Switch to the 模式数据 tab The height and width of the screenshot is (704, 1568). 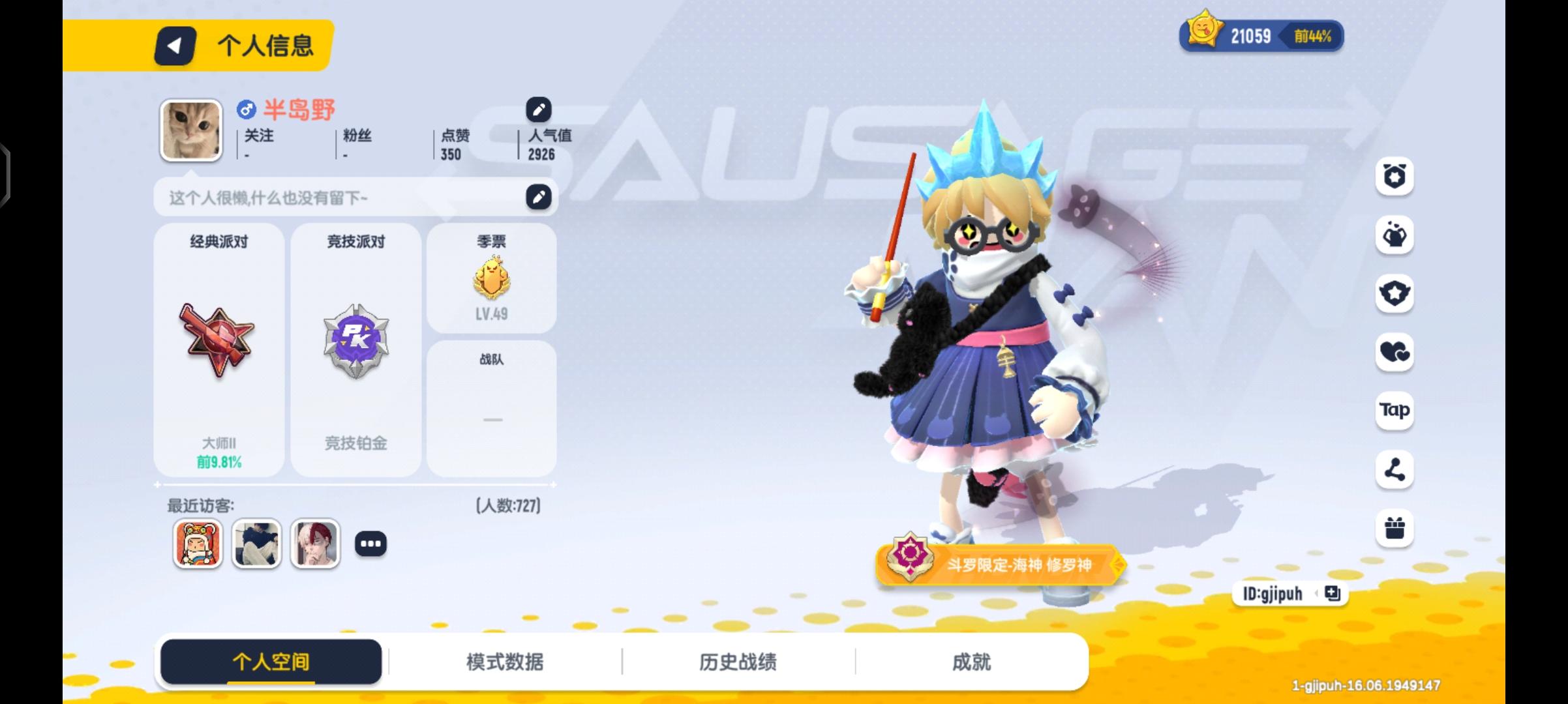[x=505, y=661]
